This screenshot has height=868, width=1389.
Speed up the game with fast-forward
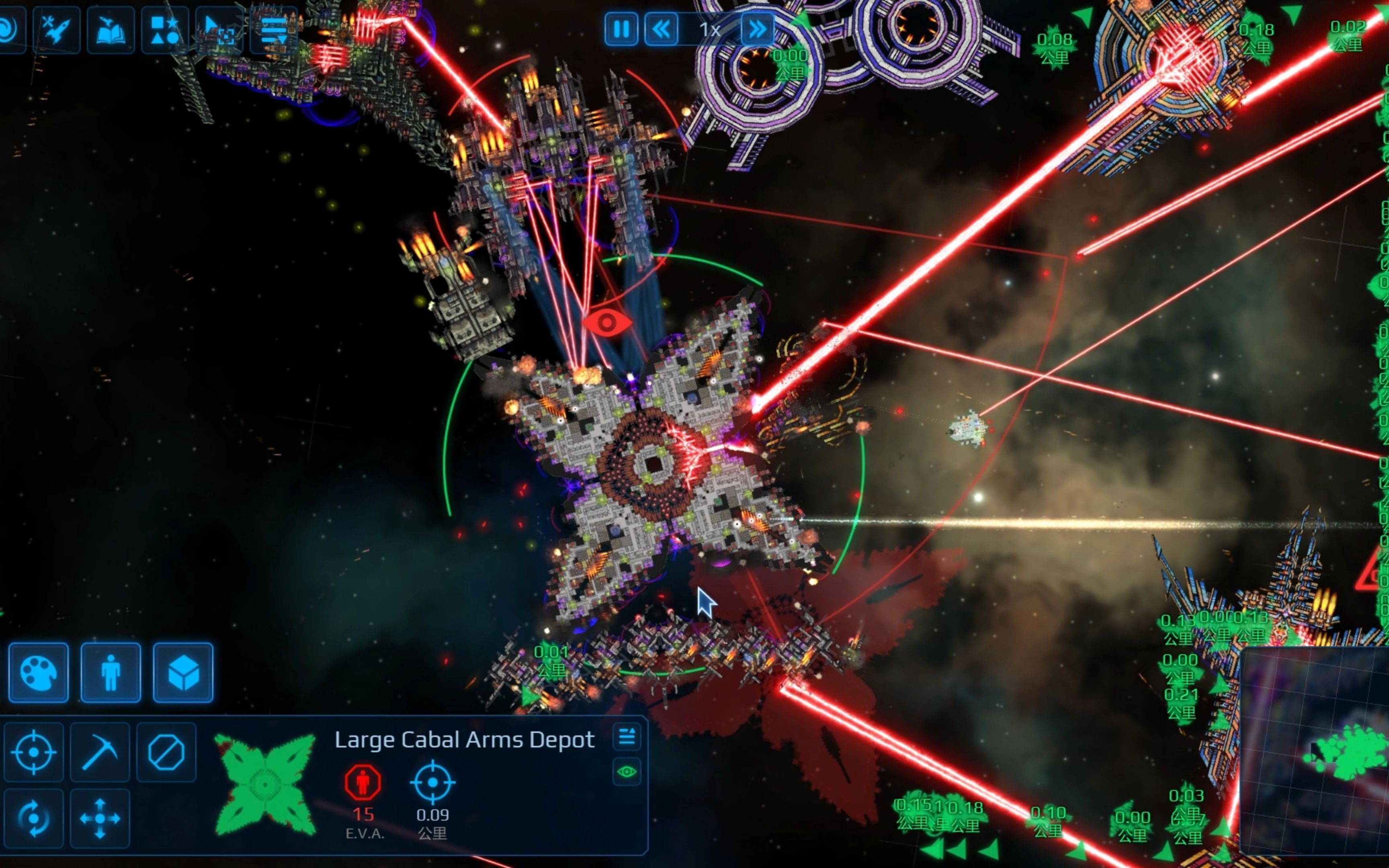[x=757, y=29]
